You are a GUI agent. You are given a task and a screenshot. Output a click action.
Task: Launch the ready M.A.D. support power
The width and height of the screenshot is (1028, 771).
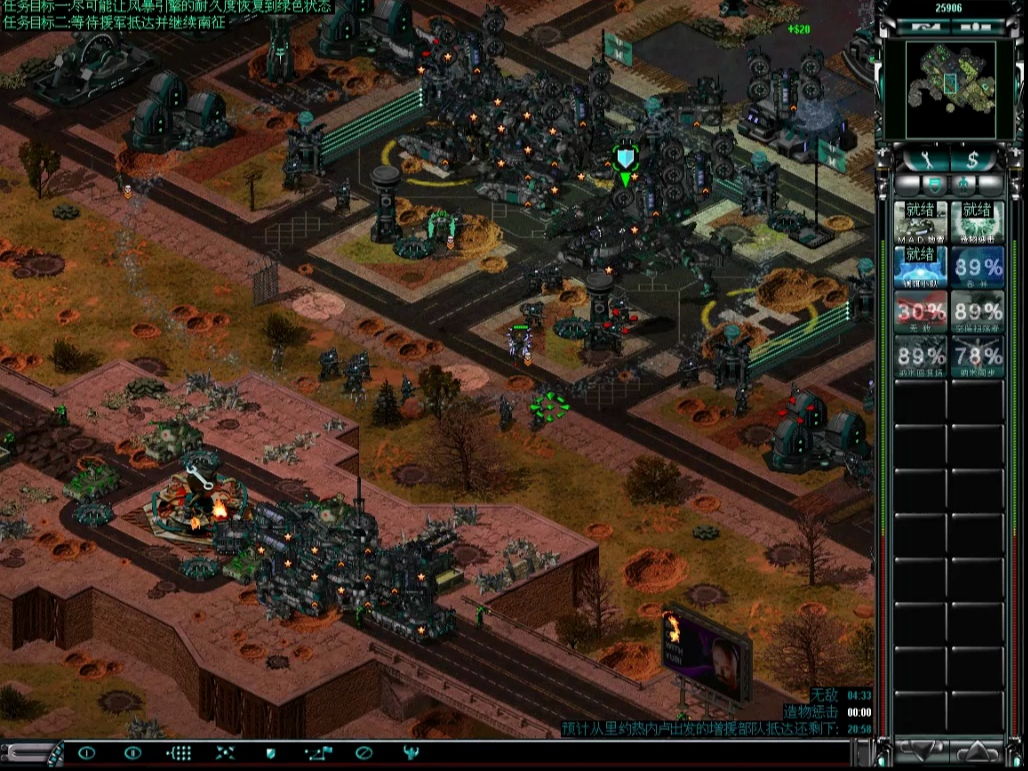pyautogui.click(x=921, y=222)
